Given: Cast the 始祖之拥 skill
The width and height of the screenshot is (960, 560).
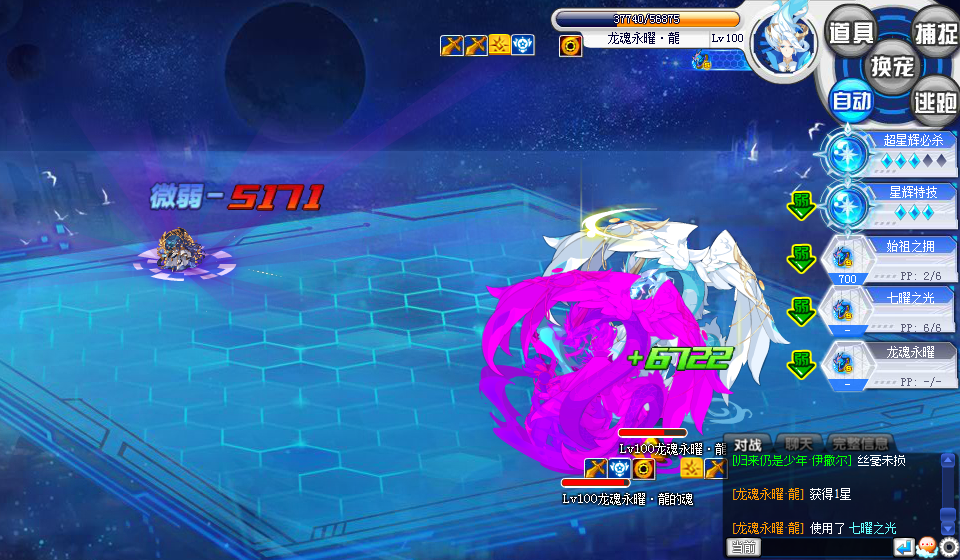Looking at the screenshot, I should pyautogui.click(x=890, y=258).
